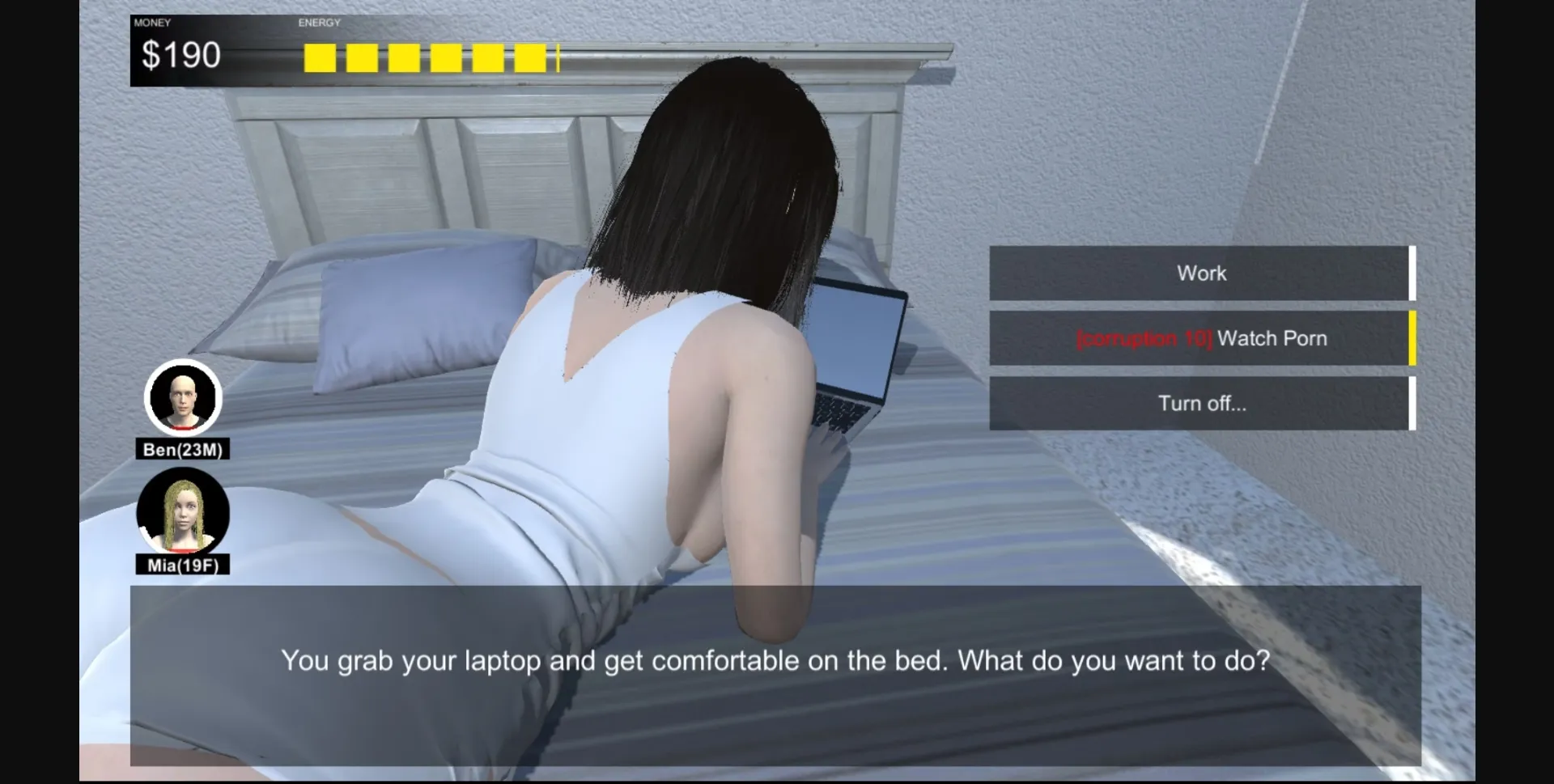Click Mia(19F)'s name label
1554x784 pixels.
tap(183, 566)
